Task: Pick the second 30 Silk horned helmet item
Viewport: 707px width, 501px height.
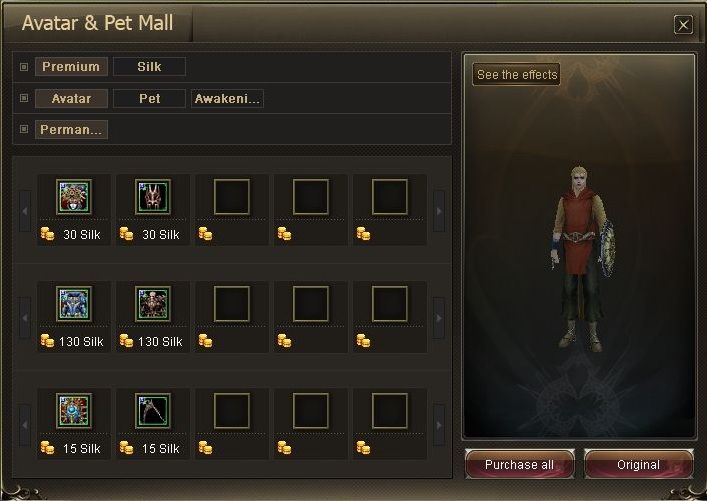Action: (x=153, y=197)
